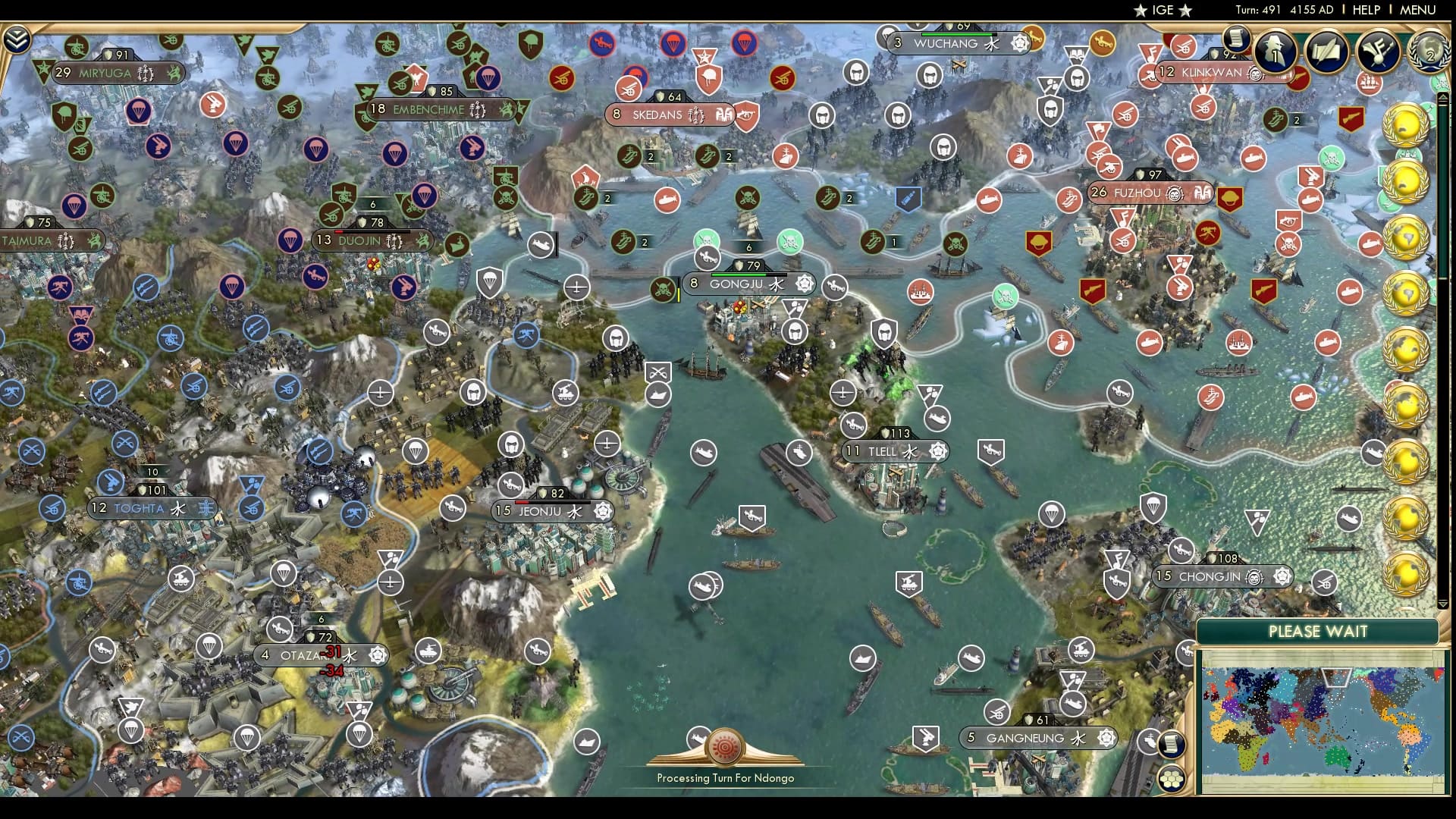Toggle the hex grid button near the minimap
1456x819 pixels.
coord(1172,778)
